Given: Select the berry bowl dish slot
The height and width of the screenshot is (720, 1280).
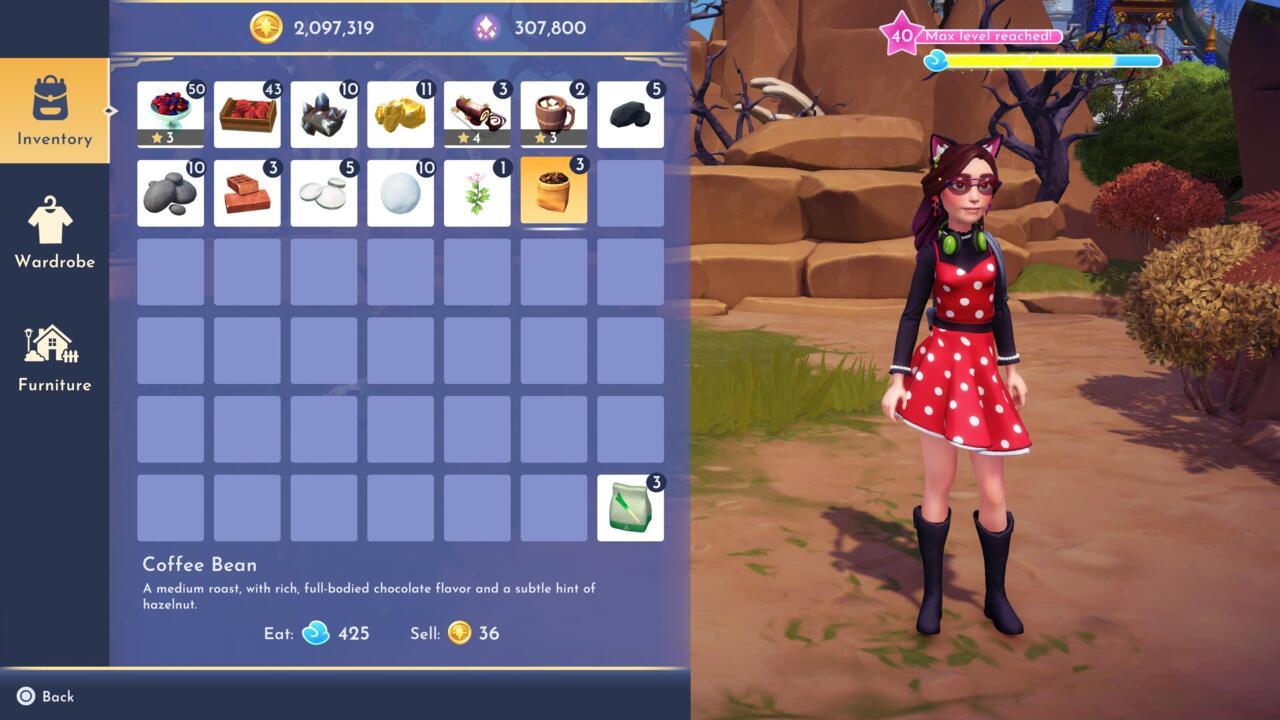Looking at the screenshot, I should point(170,115).
